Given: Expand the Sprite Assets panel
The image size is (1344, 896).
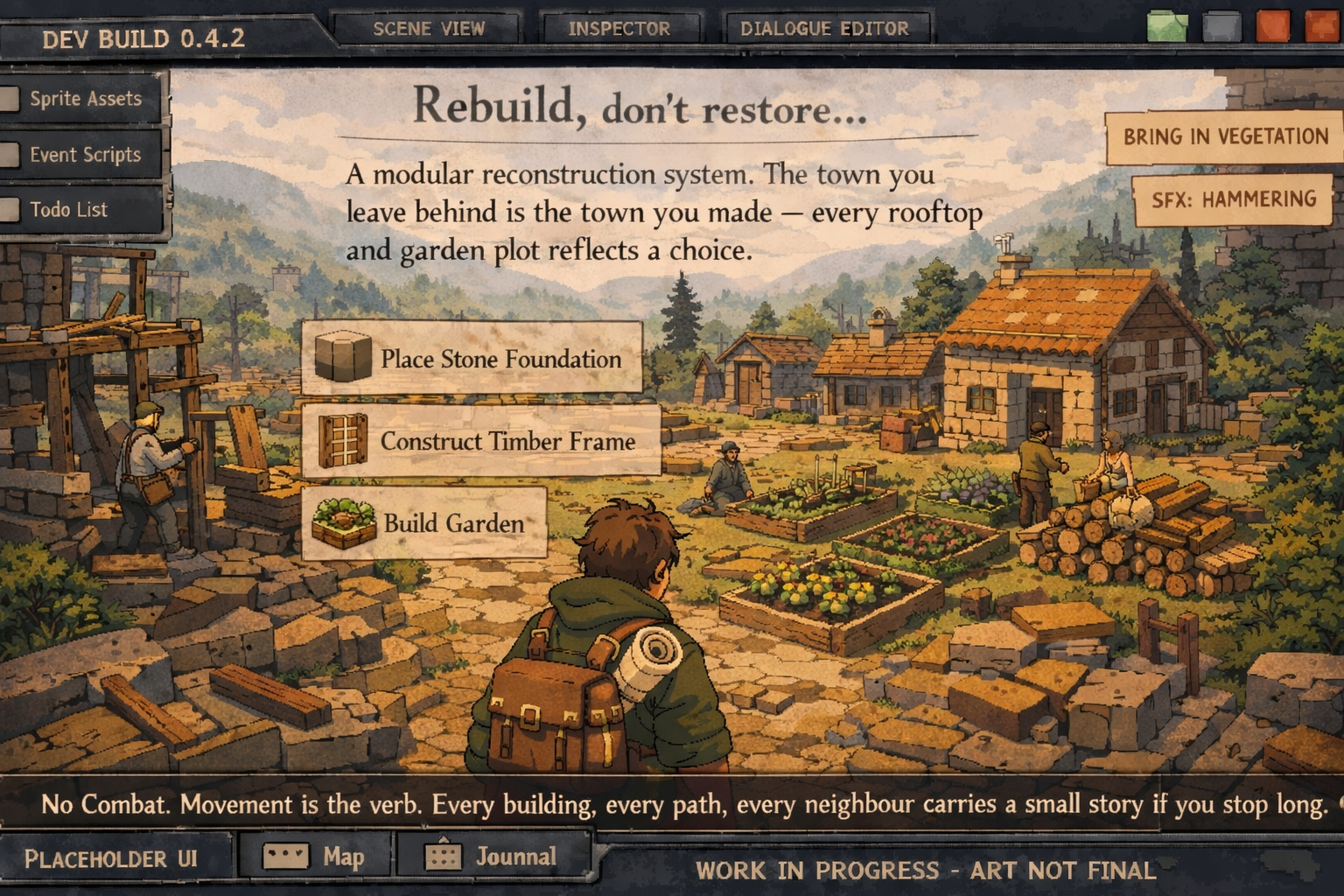Looking at the screenshot, I should (x=85, y=98).
